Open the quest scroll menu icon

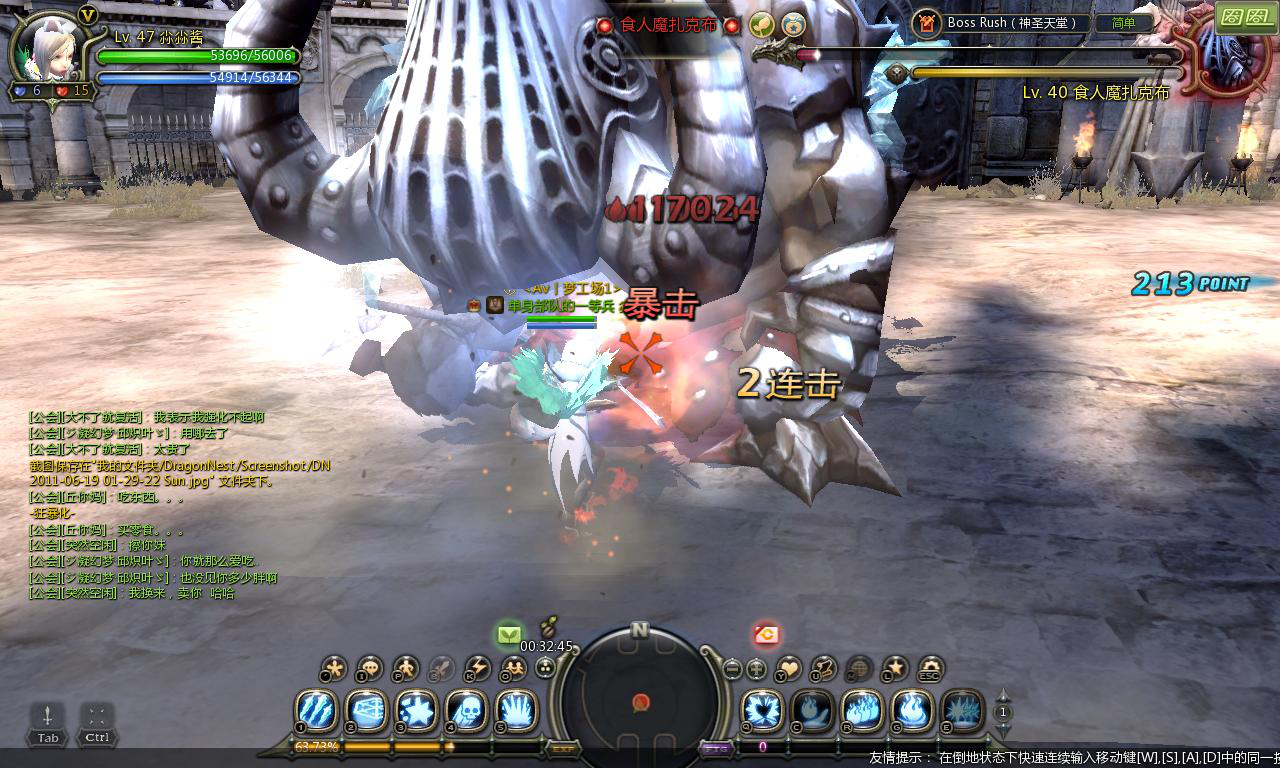tap(825, 668)
